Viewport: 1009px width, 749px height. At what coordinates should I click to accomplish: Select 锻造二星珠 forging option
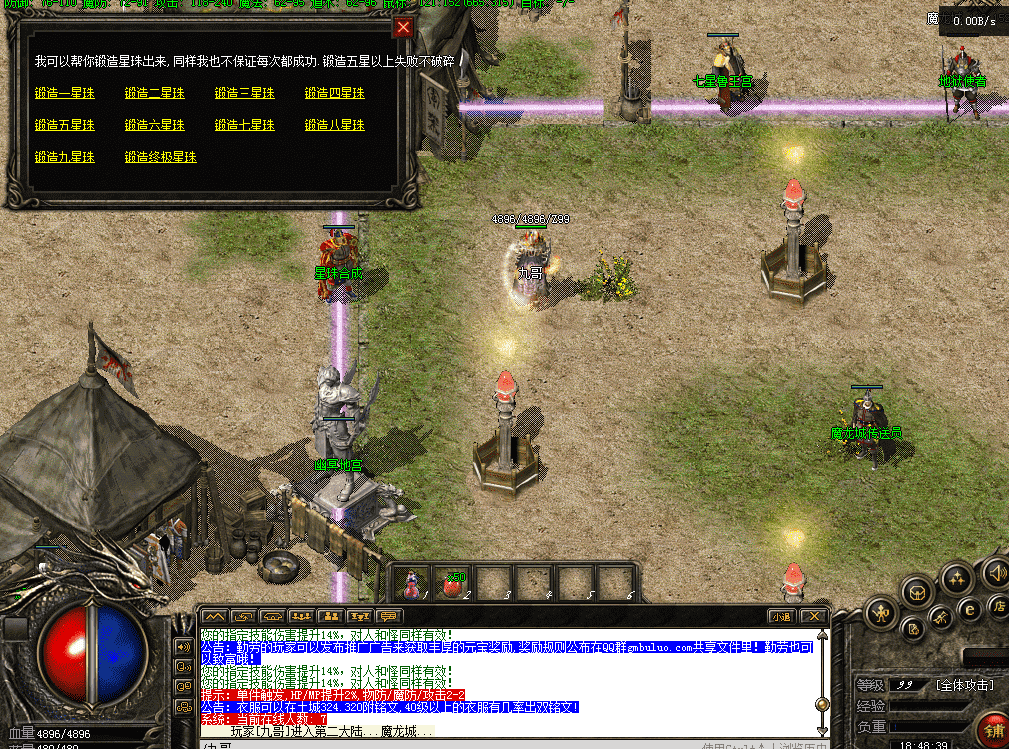[x=155, y=93]
